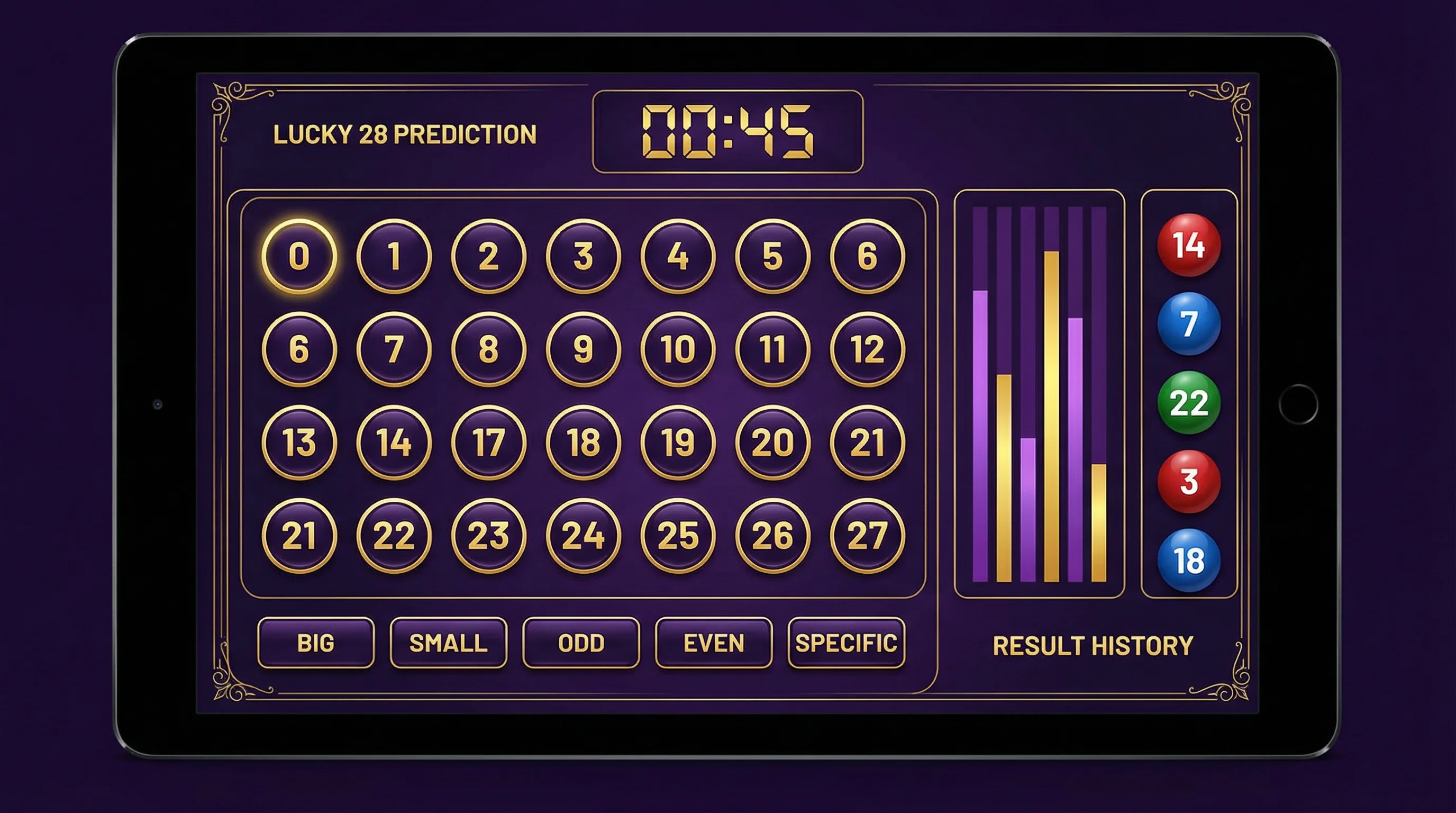Select number 13 on the grid
1456x813 pixels.
(x=299, y=442)
